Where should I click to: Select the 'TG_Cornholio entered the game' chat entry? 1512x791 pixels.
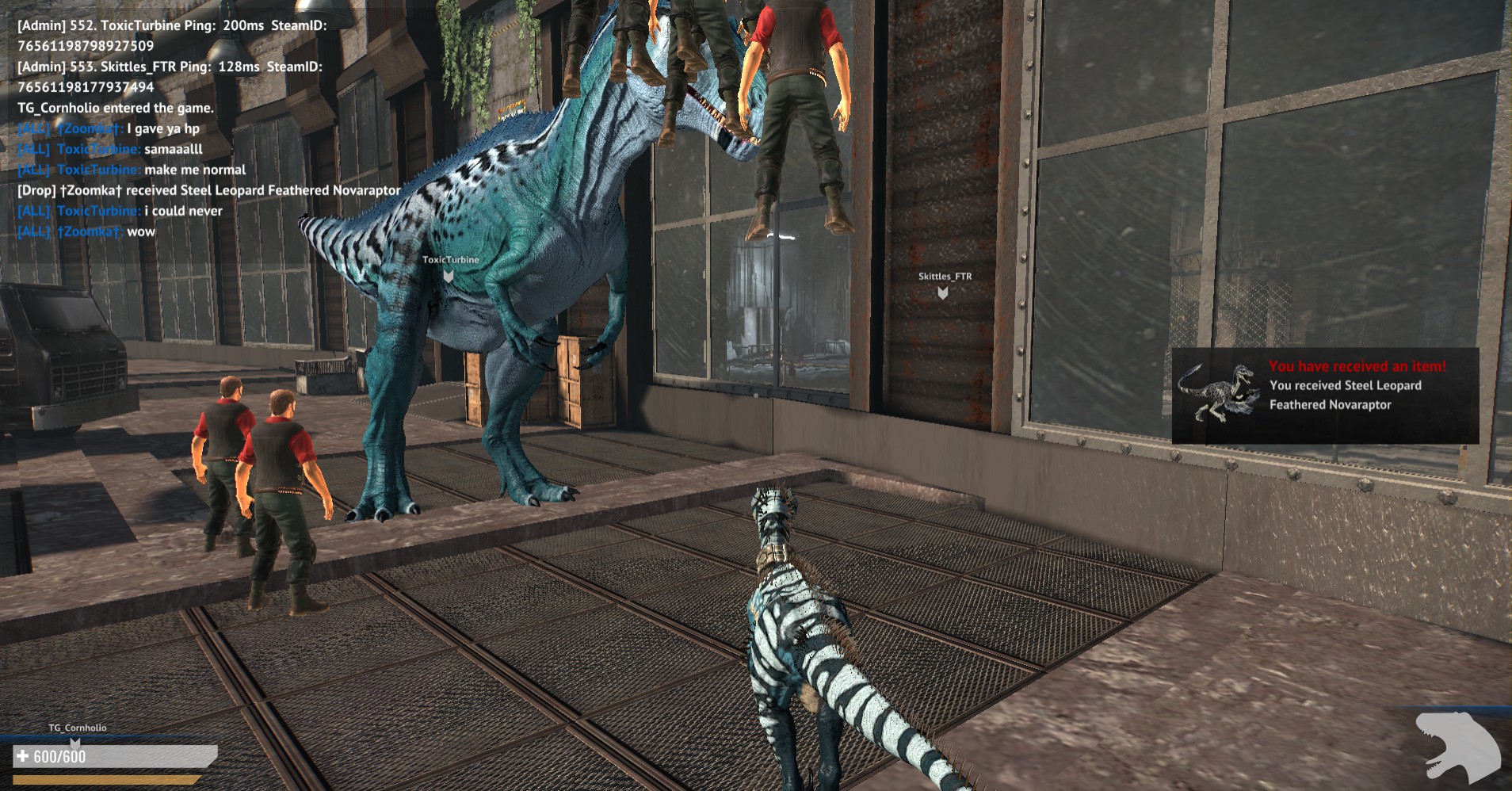[x=113, y=107]
